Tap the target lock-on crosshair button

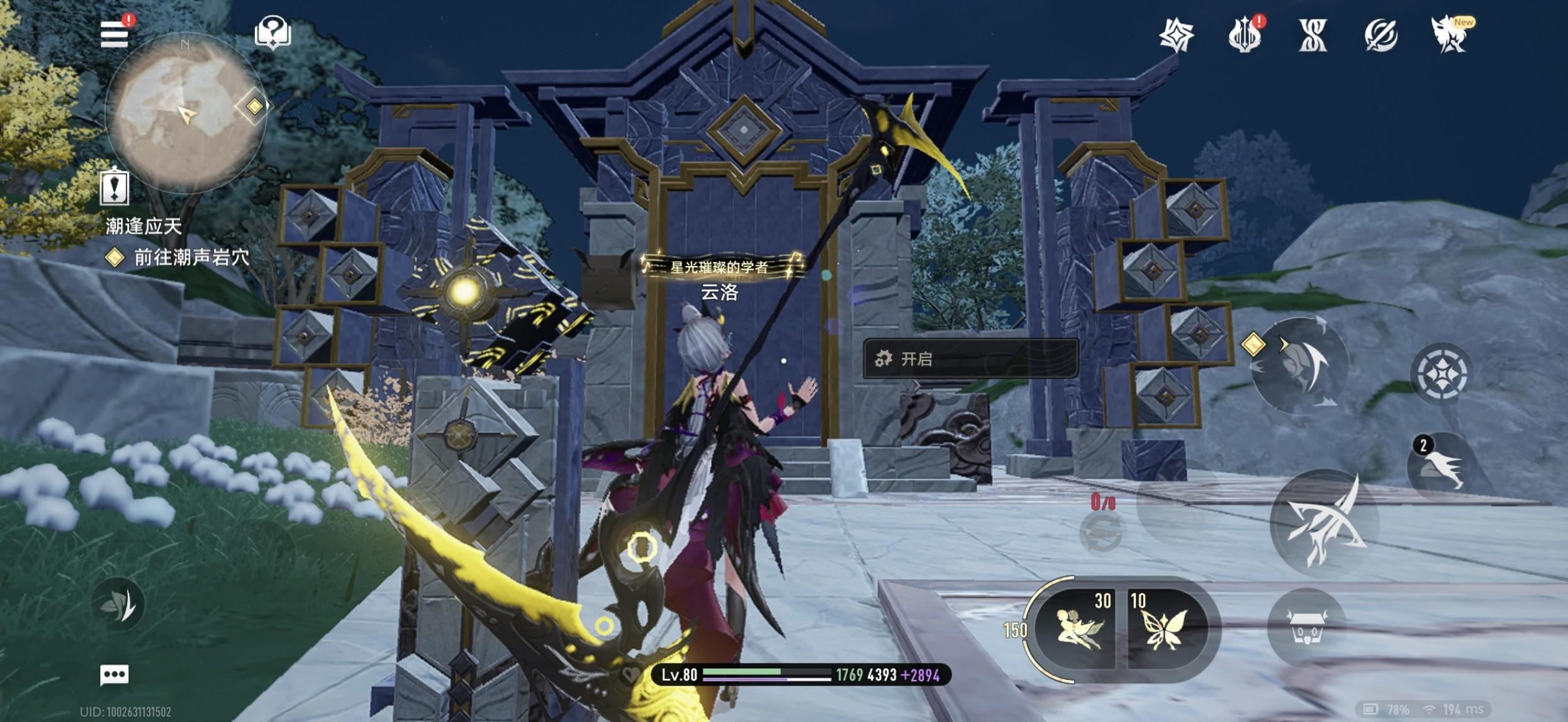[1442, 374]
